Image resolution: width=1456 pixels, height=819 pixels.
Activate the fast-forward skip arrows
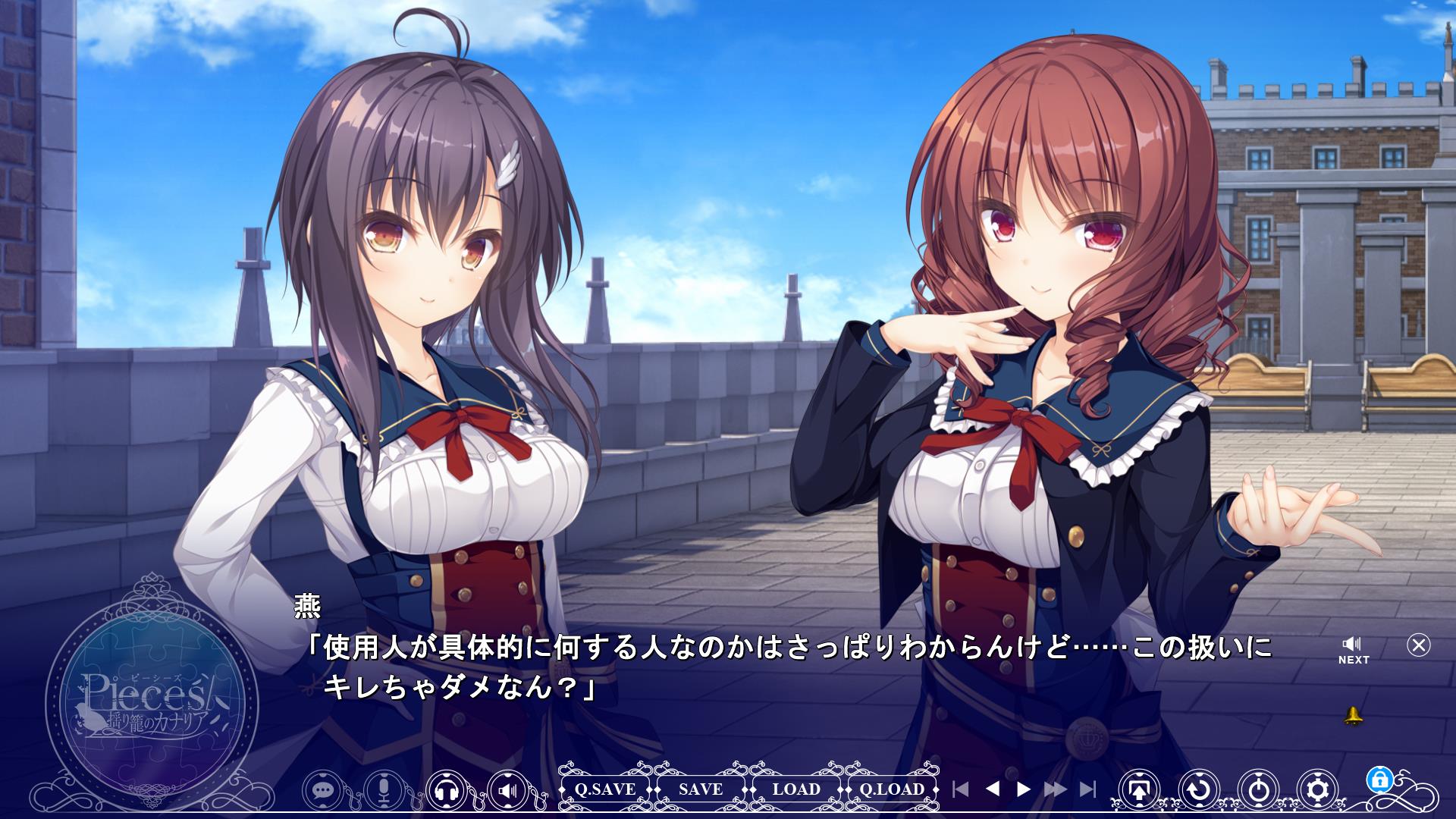click(1055, 789)
